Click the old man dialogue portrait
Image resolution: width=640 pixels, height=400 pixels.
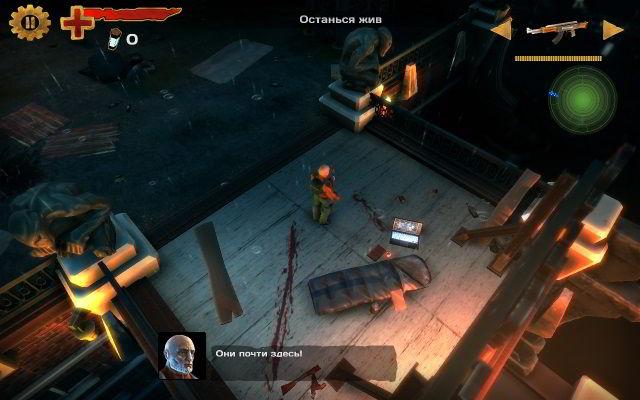coord(182,356)
